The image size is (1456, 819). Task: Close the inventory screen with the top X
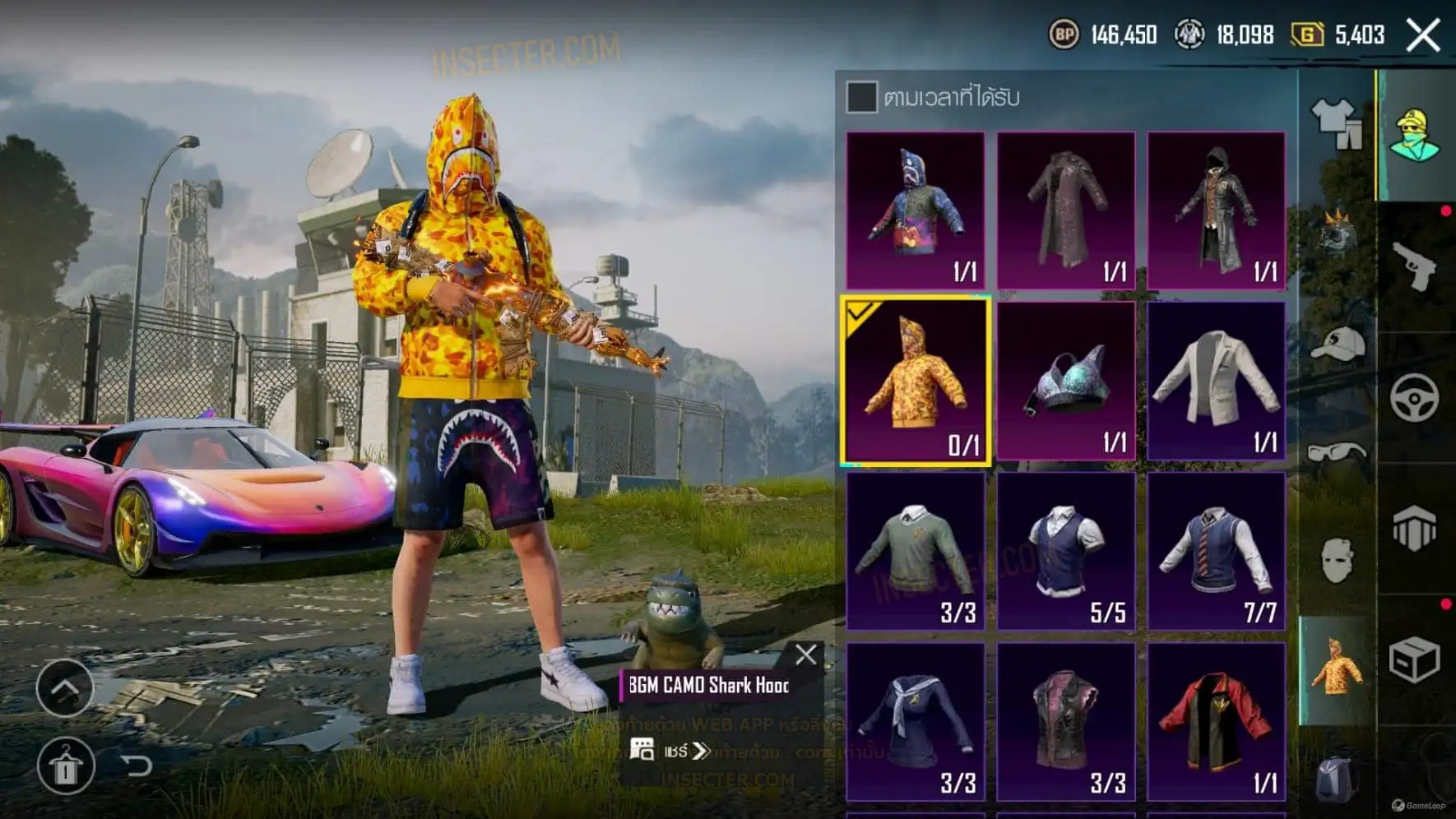(1423, 35)
